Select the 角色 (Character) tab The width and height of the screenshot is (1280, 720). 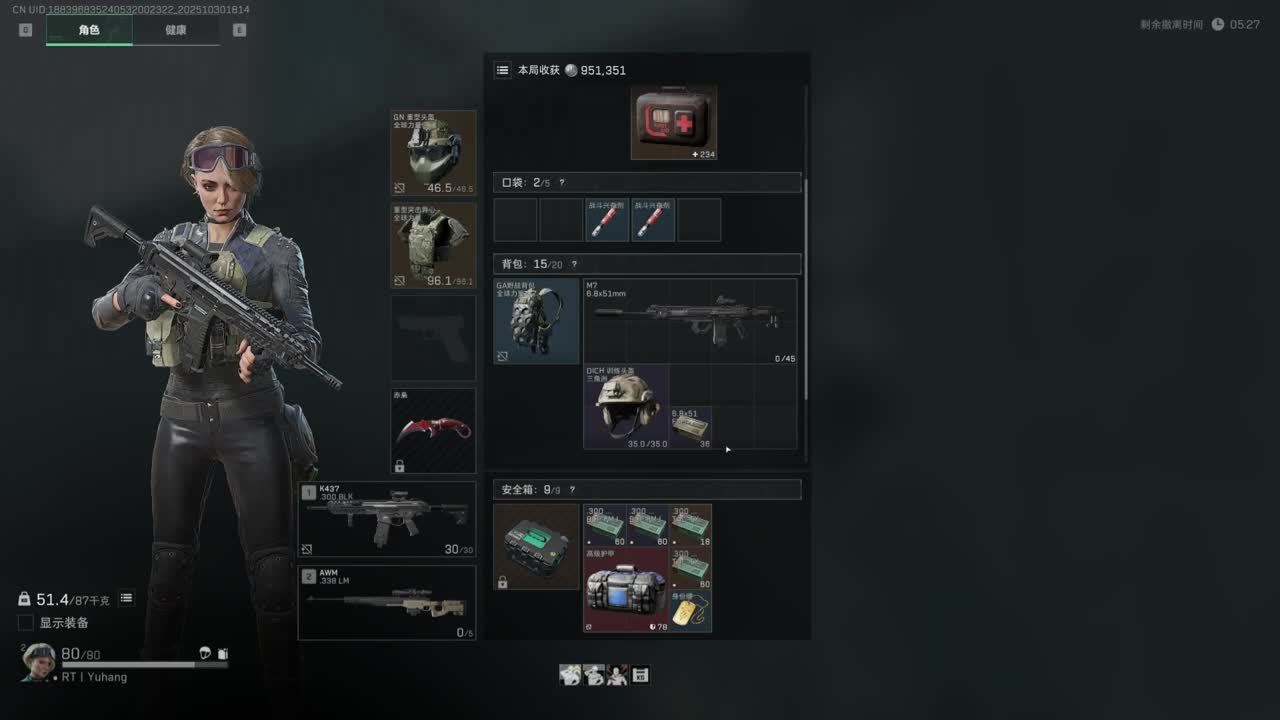point(89,30)
